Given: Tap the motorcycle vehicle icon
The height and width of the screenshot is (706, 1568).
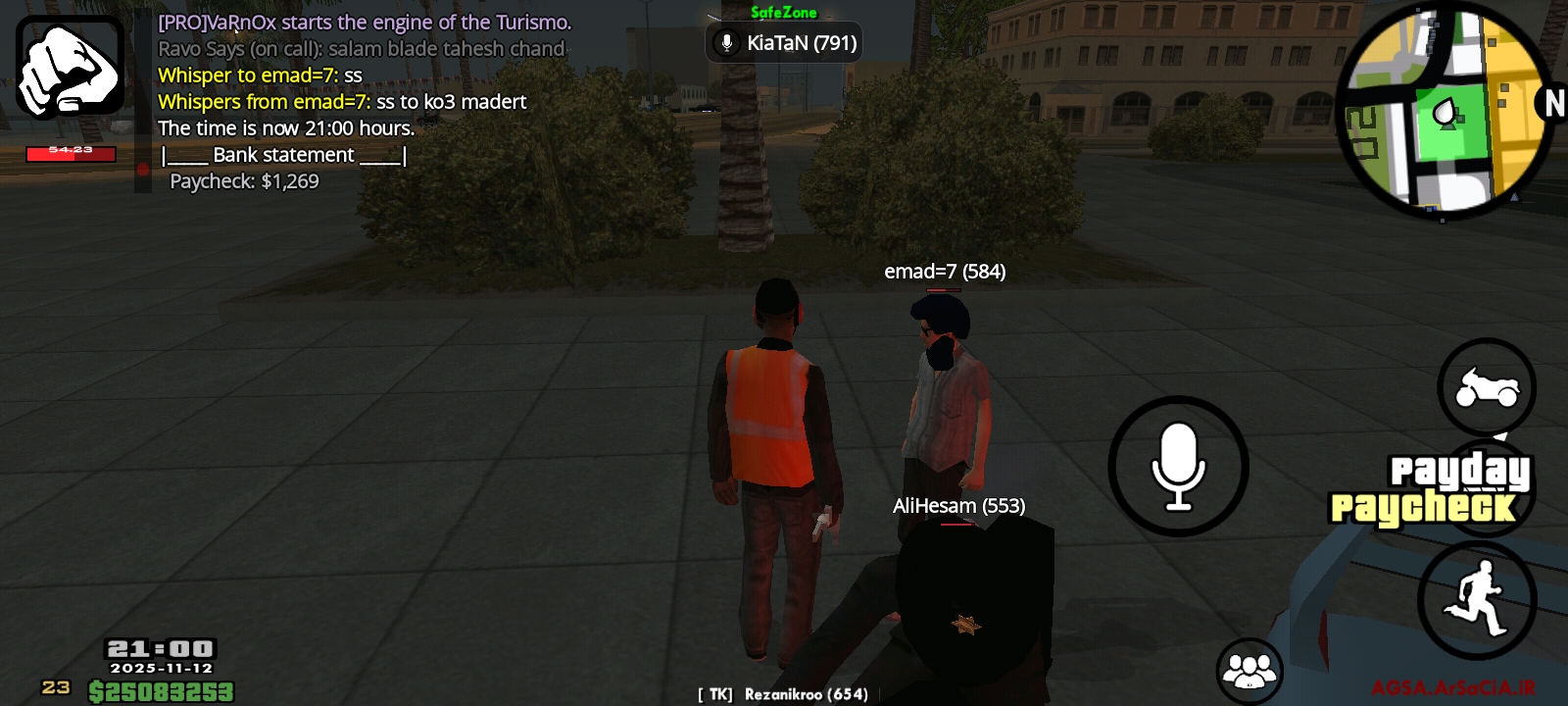Looking at the screenshot, I should [1488, 388].
